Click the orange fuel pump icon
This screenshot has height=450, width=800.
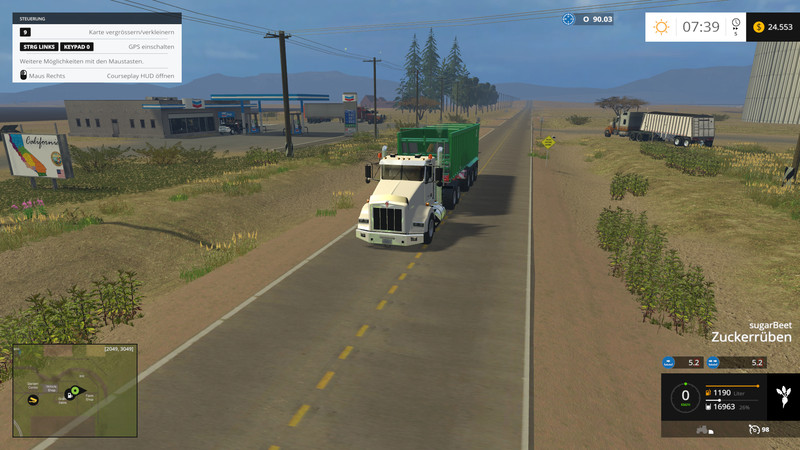(710, 394)
